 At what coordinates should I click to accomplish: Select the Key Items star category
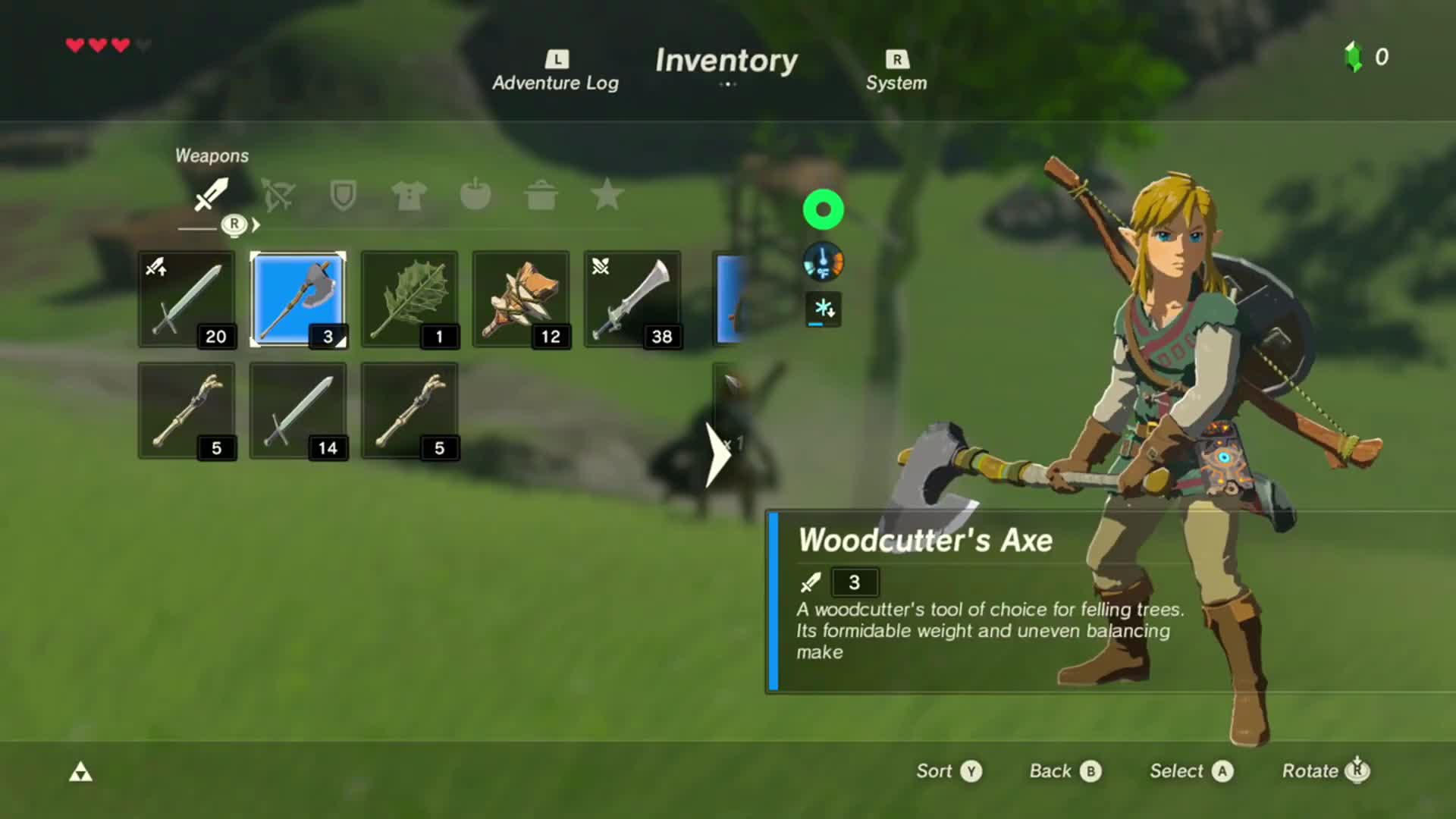click(607, 196)
